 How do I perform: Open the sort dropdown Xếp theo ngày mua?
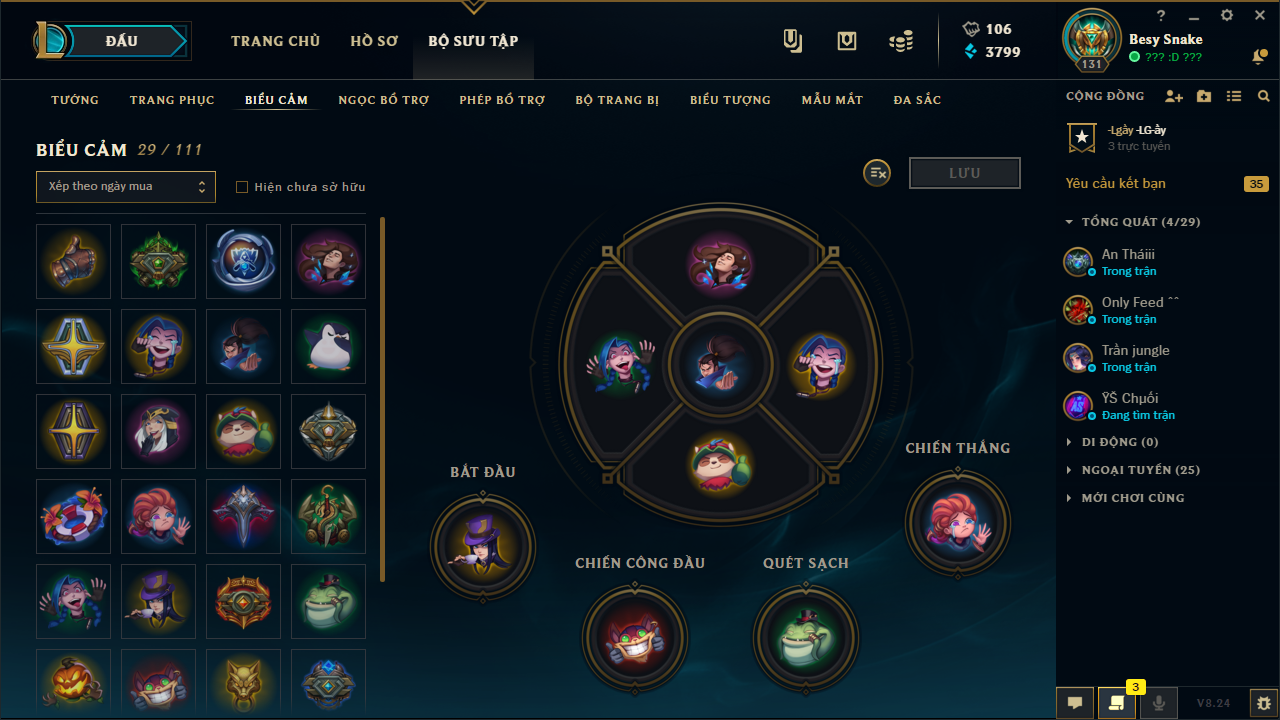coord(126,187)
